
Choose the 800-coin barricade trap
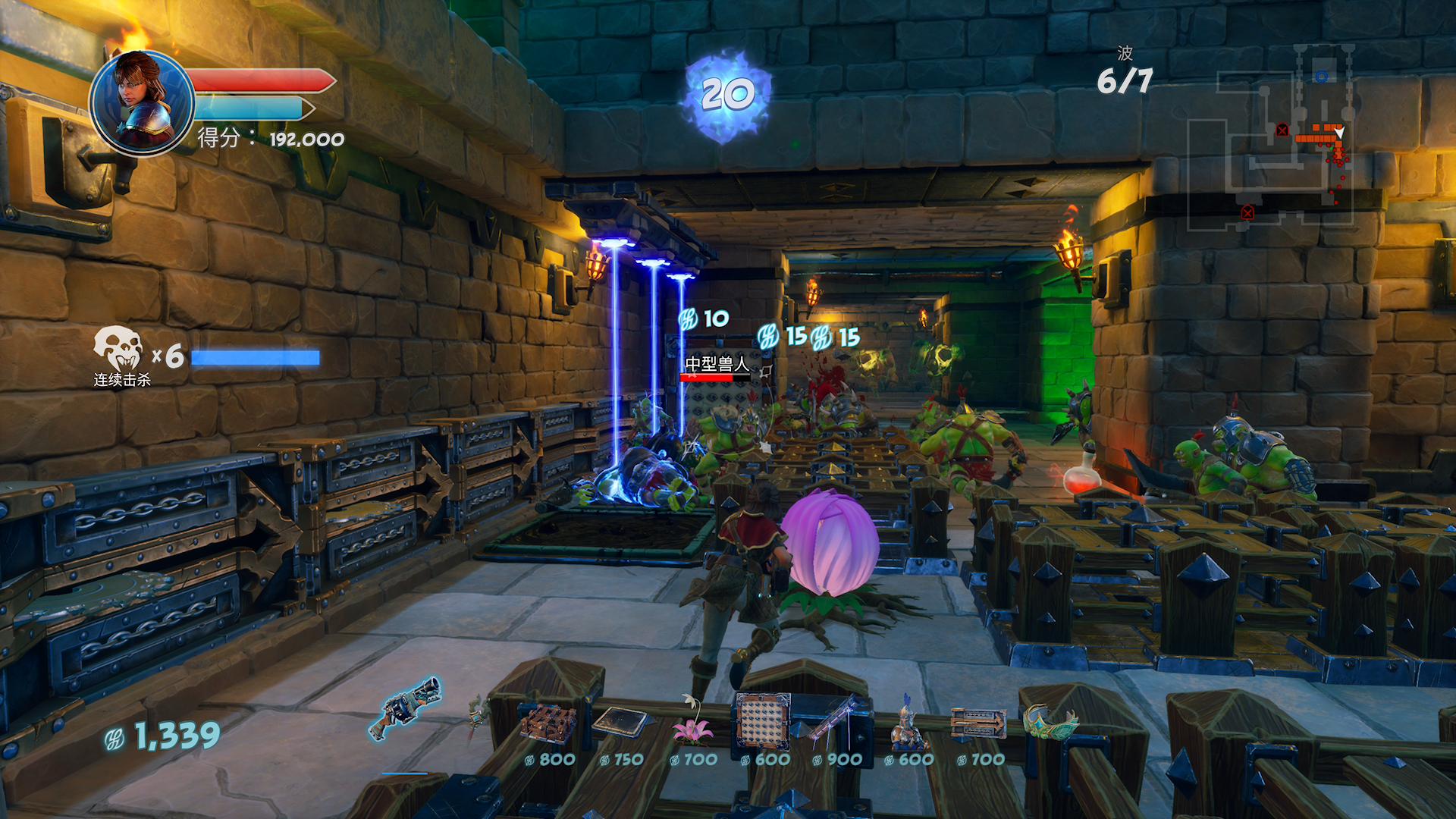pyautogui.click(x=548, y=723)
